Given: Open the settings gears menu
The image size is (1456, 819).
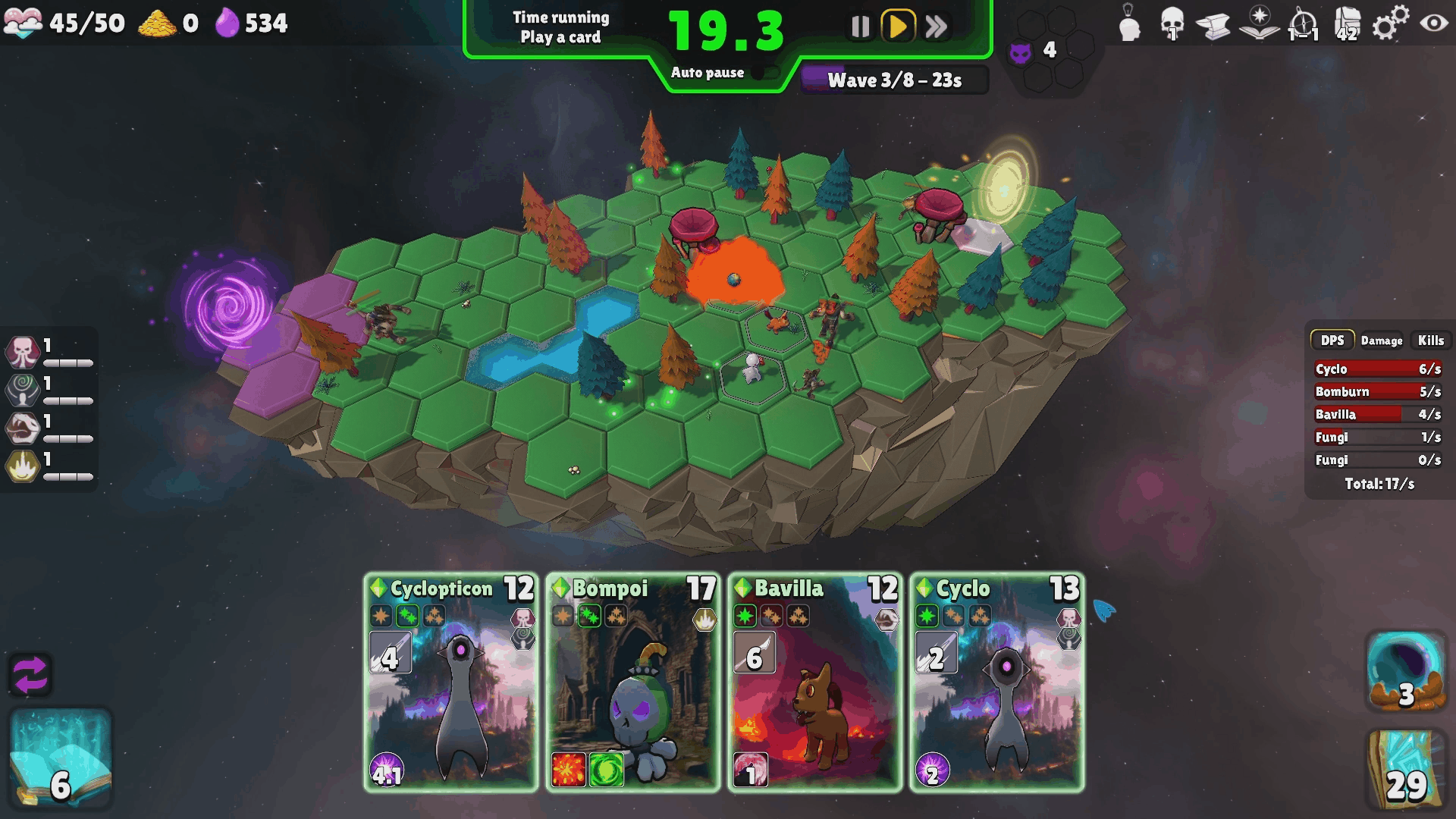Looking at the screenshot, I should click(1390, 23).
